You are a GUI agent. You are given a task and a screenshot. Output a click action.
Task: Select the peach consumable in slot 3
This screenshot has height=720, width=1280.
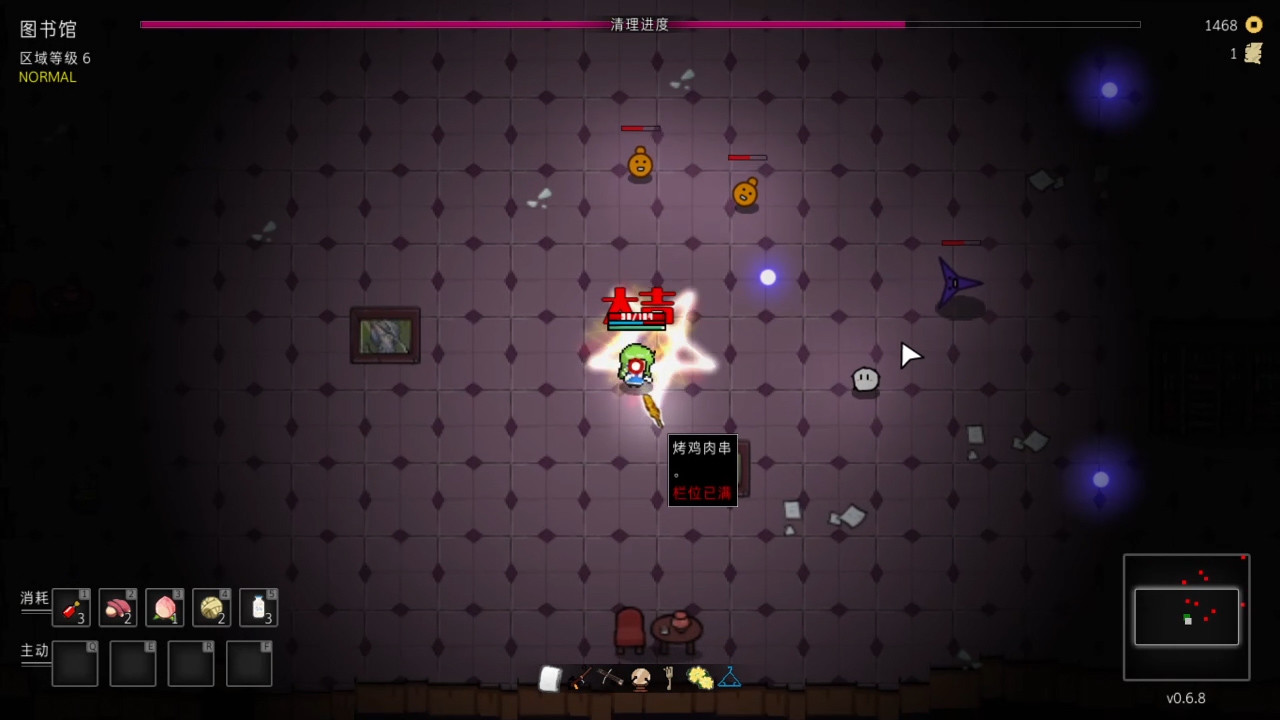[164, 607]
